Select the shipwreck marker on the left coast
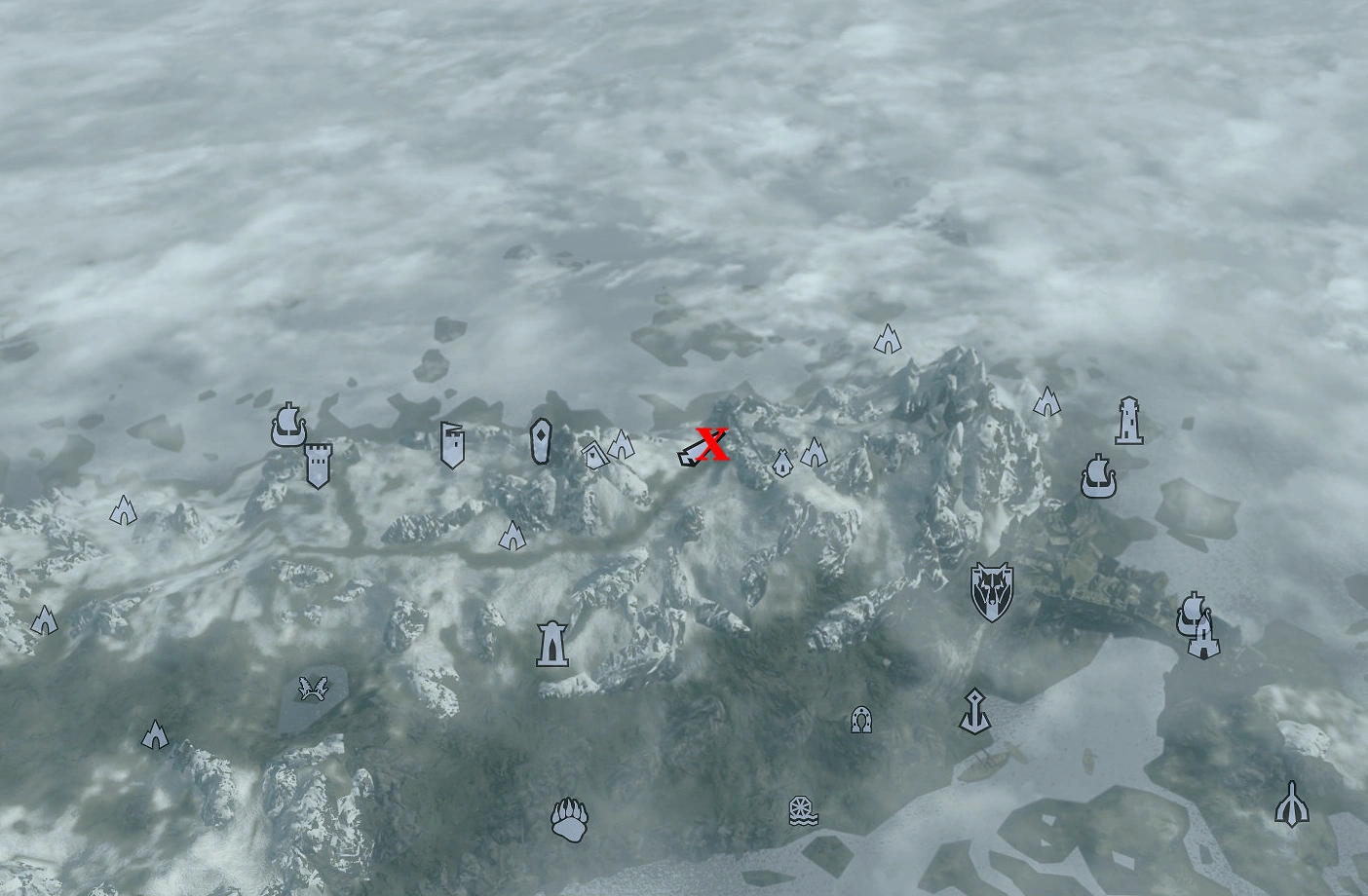Image resolution: width=1368 pixels, height=896 pixels. tap(287, 426)
